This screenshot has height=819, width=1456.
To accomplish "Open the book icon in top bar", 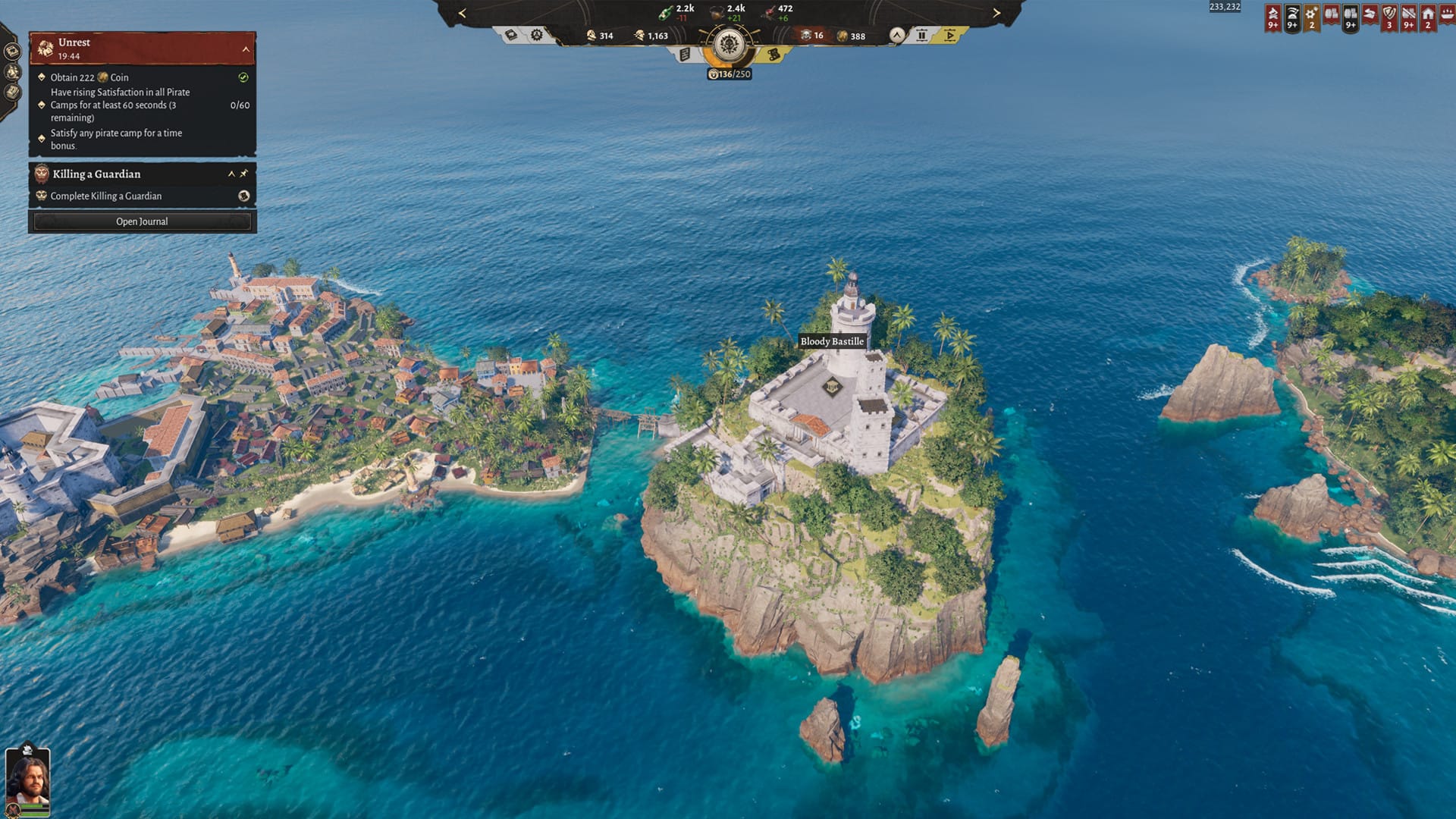I will pos(511,35).
